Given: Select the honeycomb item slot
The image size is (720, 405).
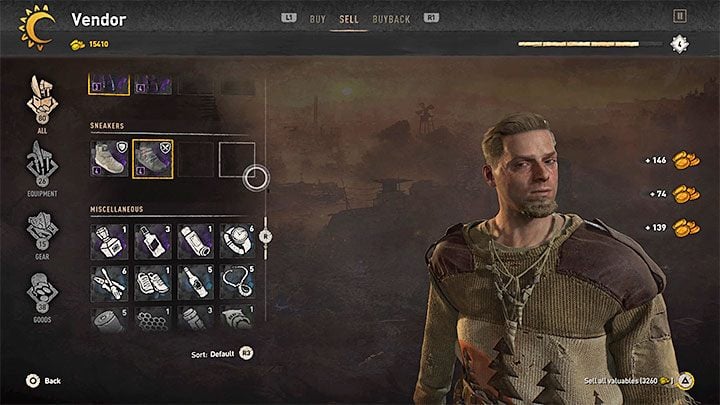Looking at the screenshot, I should (152, 322).
